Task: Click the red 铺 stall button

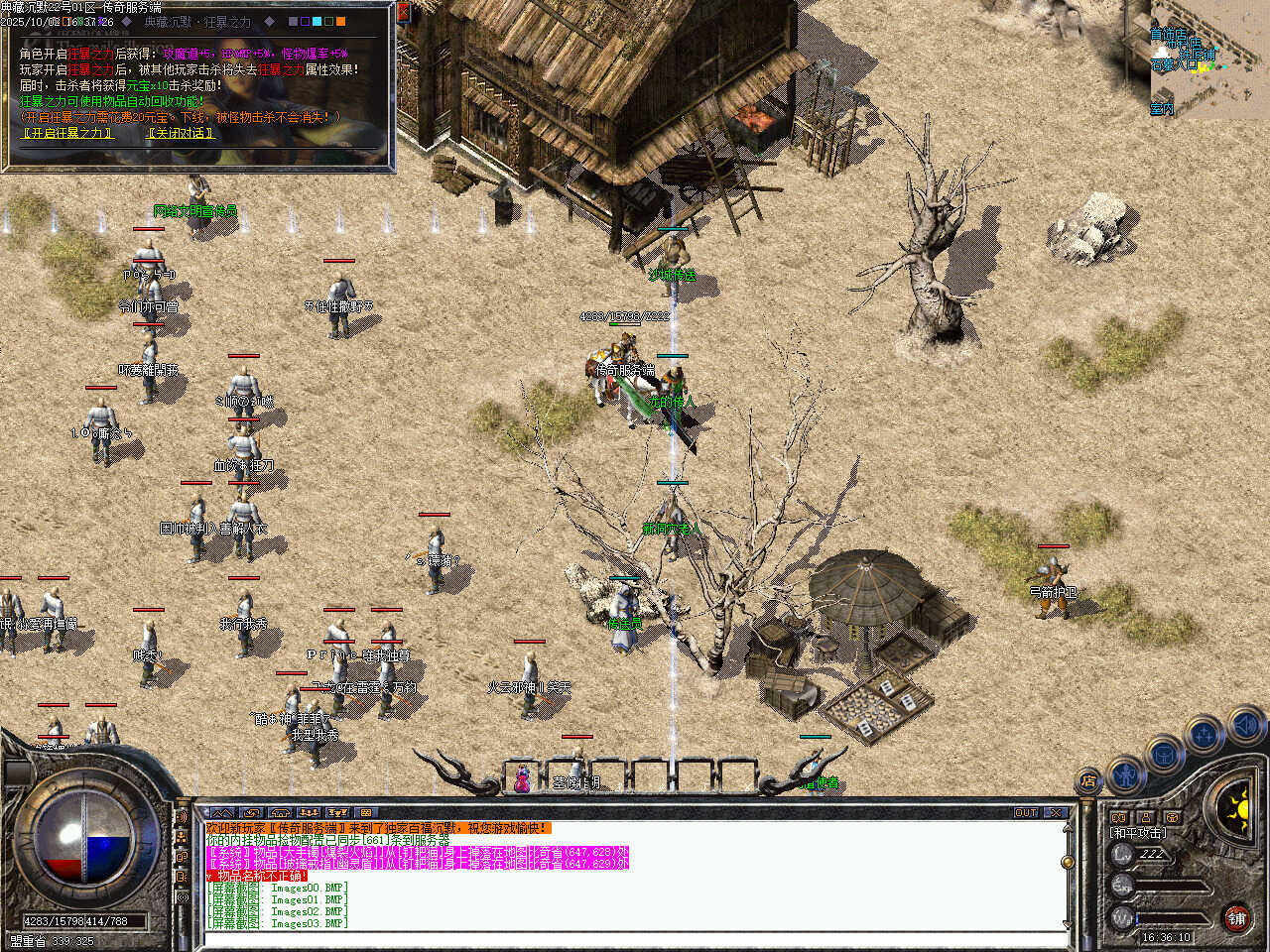Action: [1236, 918]
